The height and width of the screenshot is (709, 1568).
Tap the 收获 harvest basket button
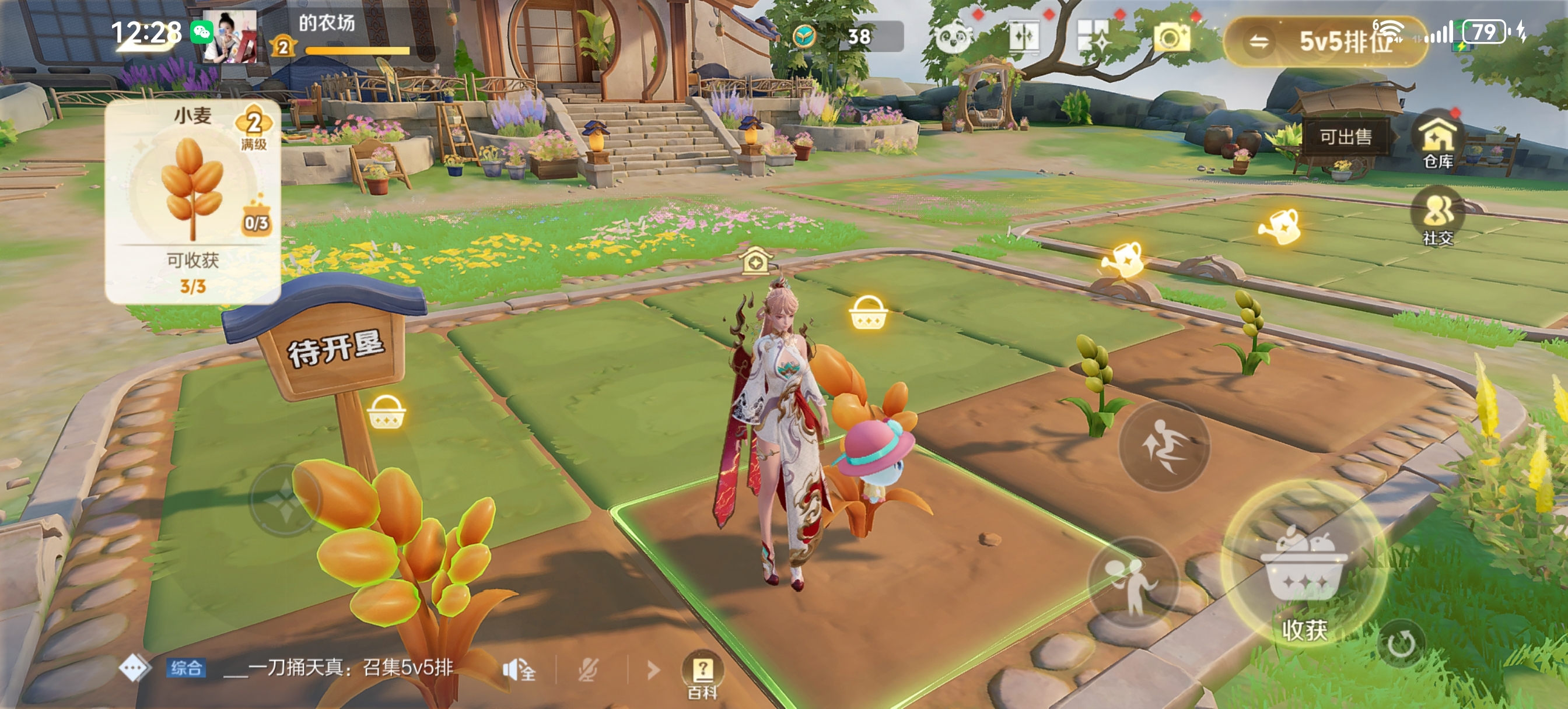(x=1303, y=568)
